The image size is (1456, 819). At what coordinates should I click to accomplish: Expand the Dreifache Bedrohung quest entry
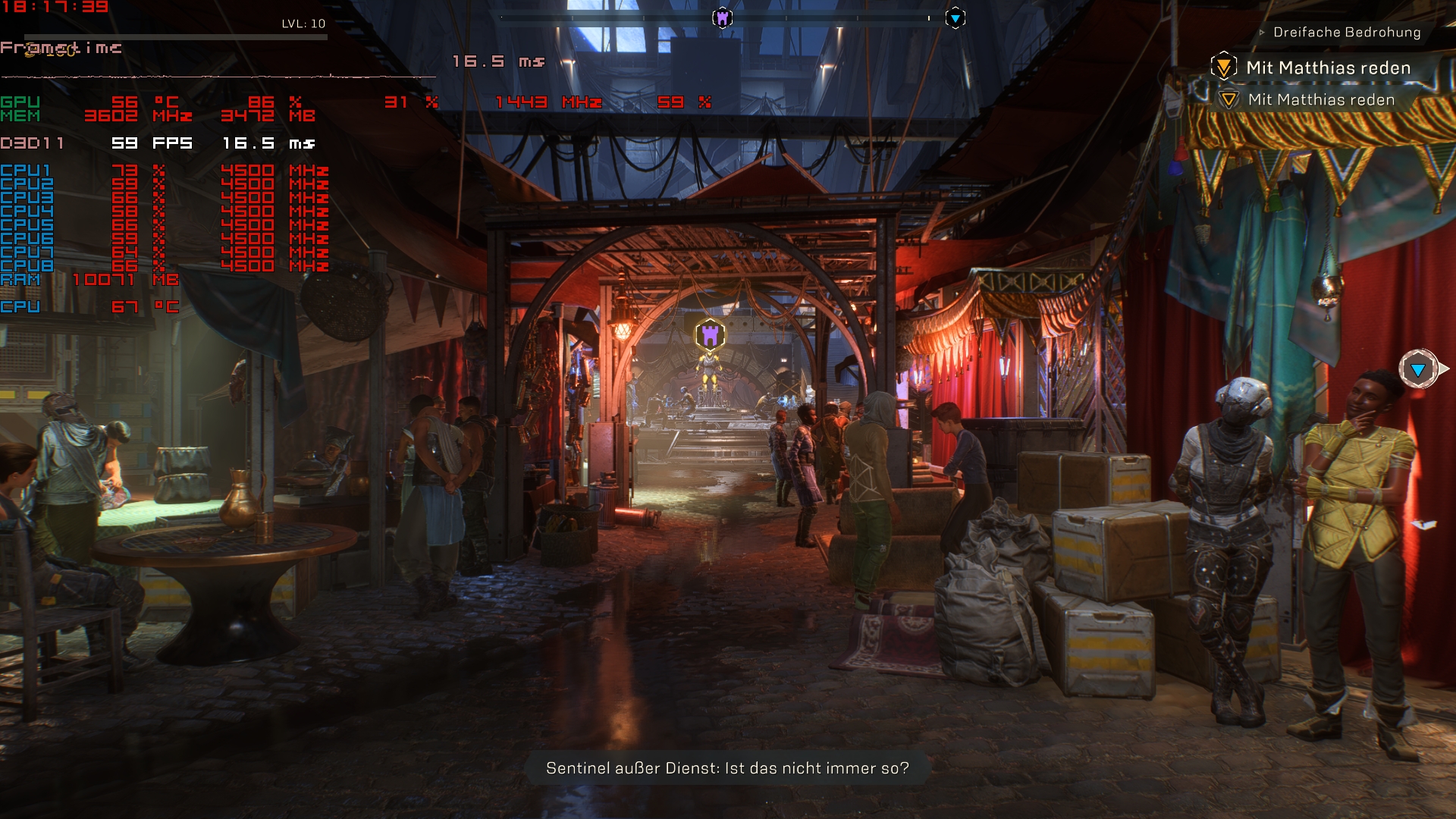[x=1348, y=33]
